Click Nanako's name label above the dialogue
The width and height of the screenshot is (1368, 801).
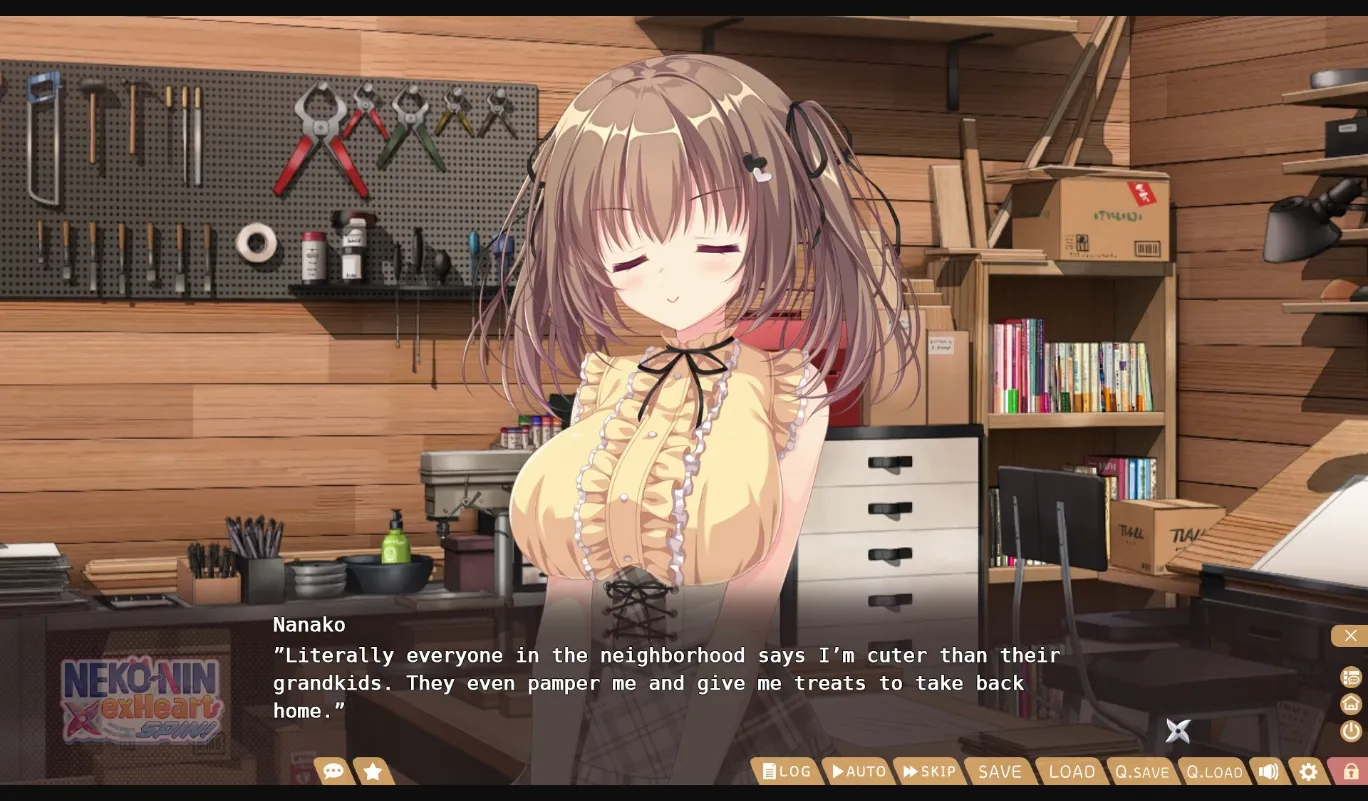click(x=308, y=624)
